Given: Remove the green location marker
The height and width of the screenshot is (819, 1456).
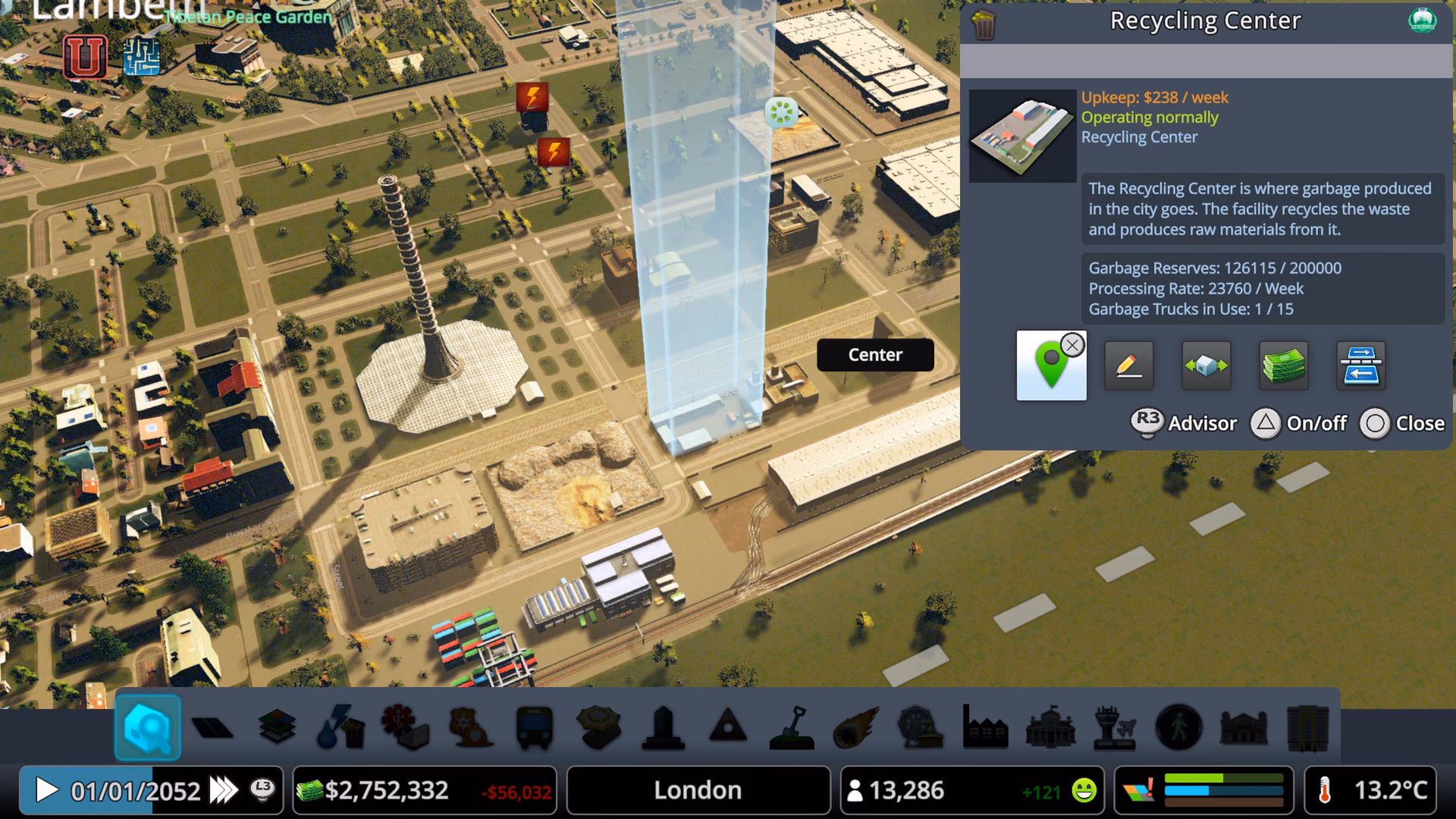Looking at the screenshot, I should pos(1052,366).
